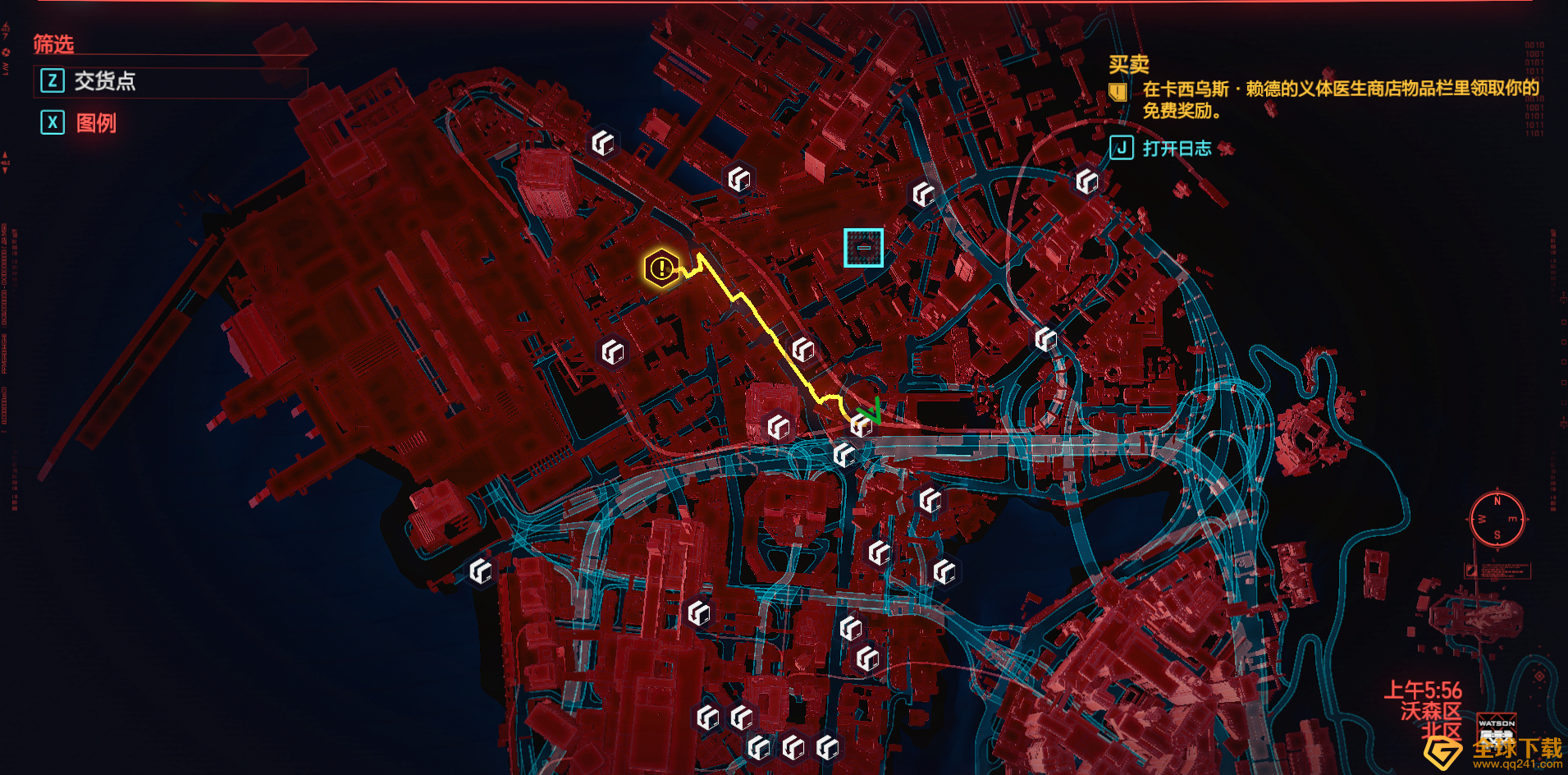Image resolution: width=1568 pixels, height=775 pixels.
Task: Click the round compass indicator
Action: 1497,519
